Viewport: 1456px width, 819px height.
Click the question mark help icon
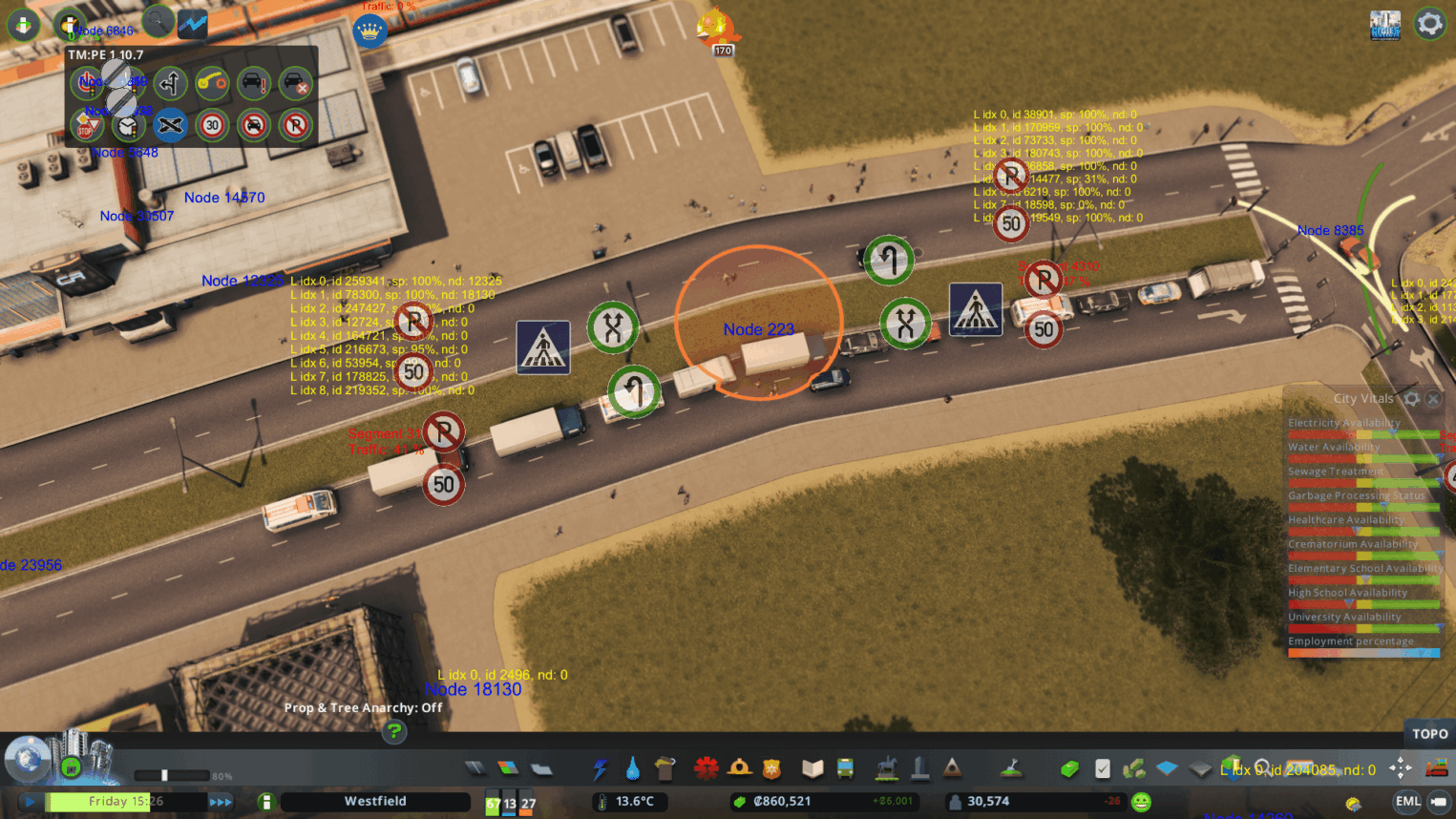393,732
